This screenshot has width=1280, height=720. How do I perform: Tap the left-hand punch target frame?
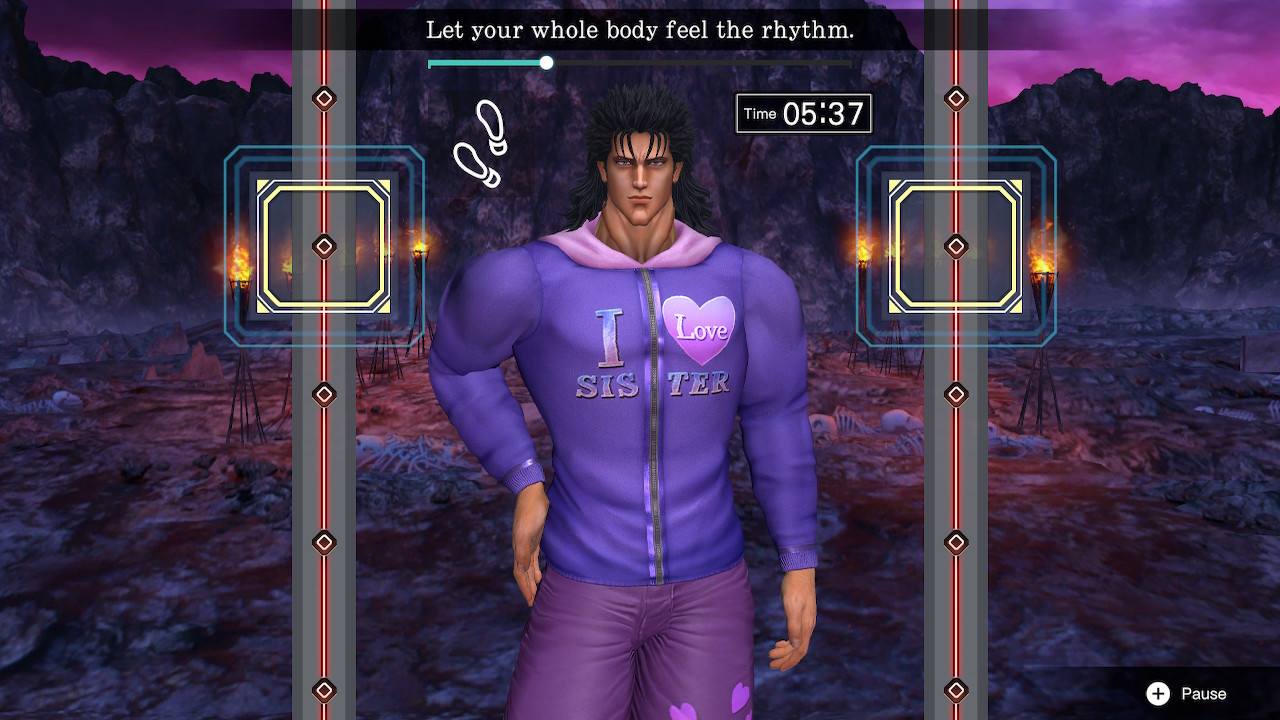tap(323, 246)
